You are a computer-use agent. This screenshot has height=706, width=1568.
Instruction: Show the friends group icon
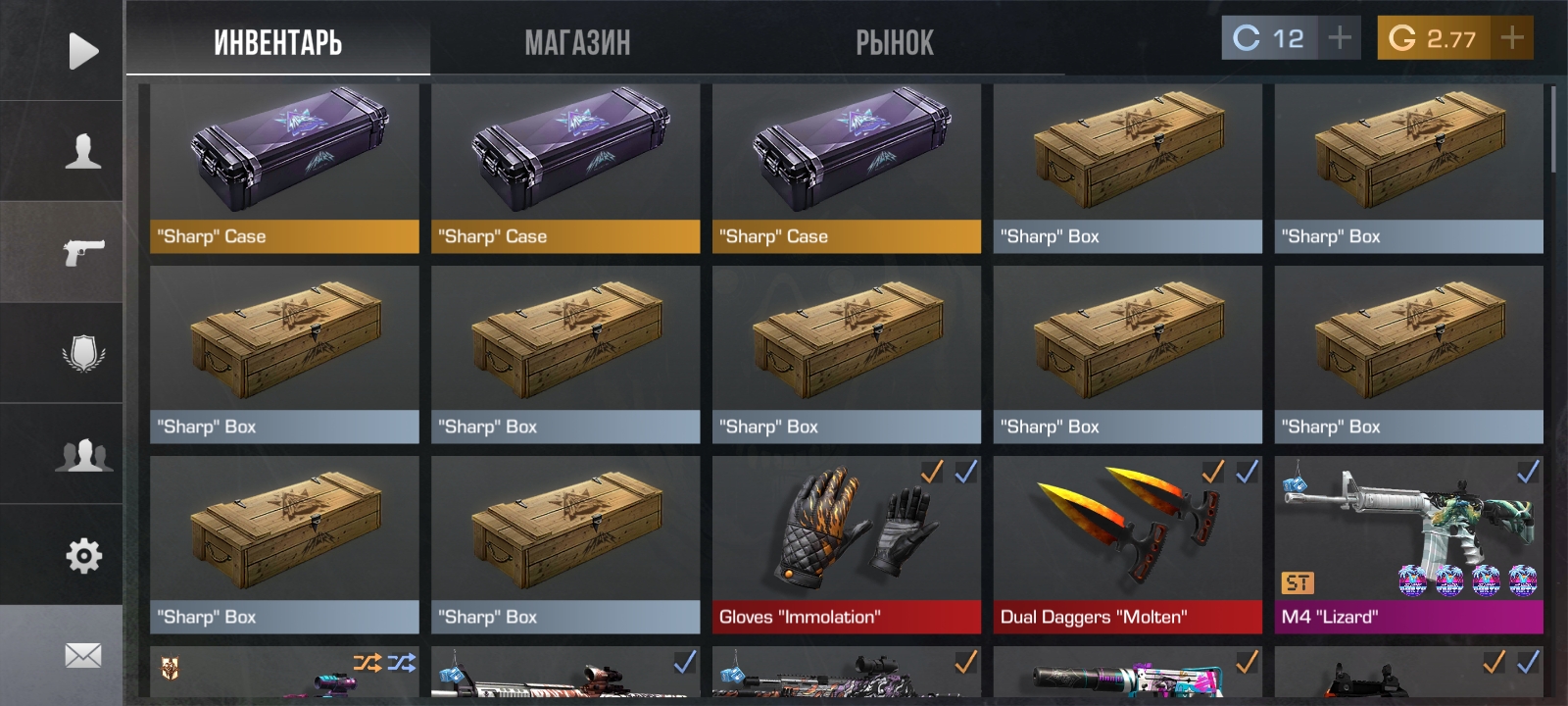click(x=83, y=455)
